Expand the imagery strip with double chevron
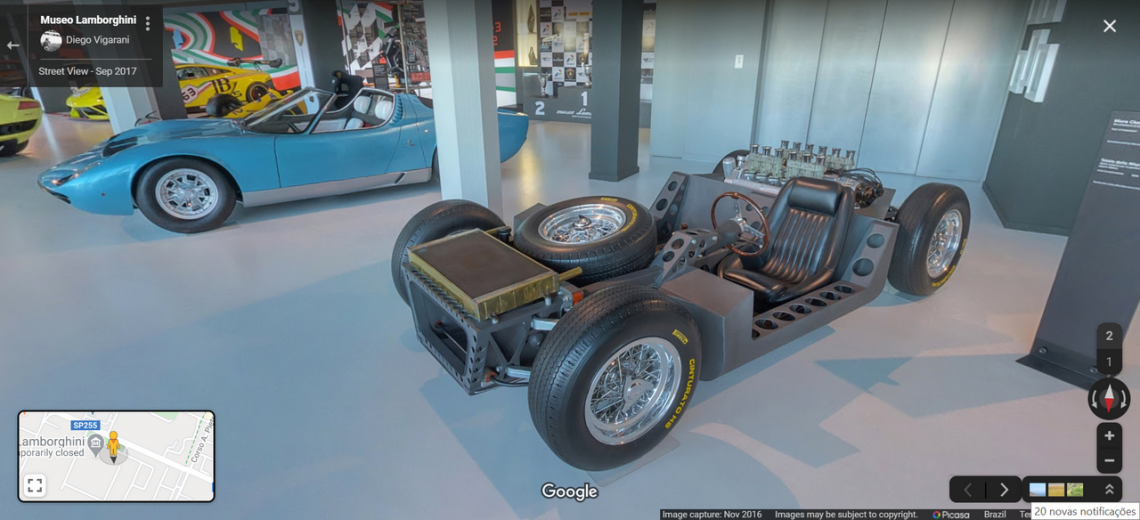 (1108, 490)
